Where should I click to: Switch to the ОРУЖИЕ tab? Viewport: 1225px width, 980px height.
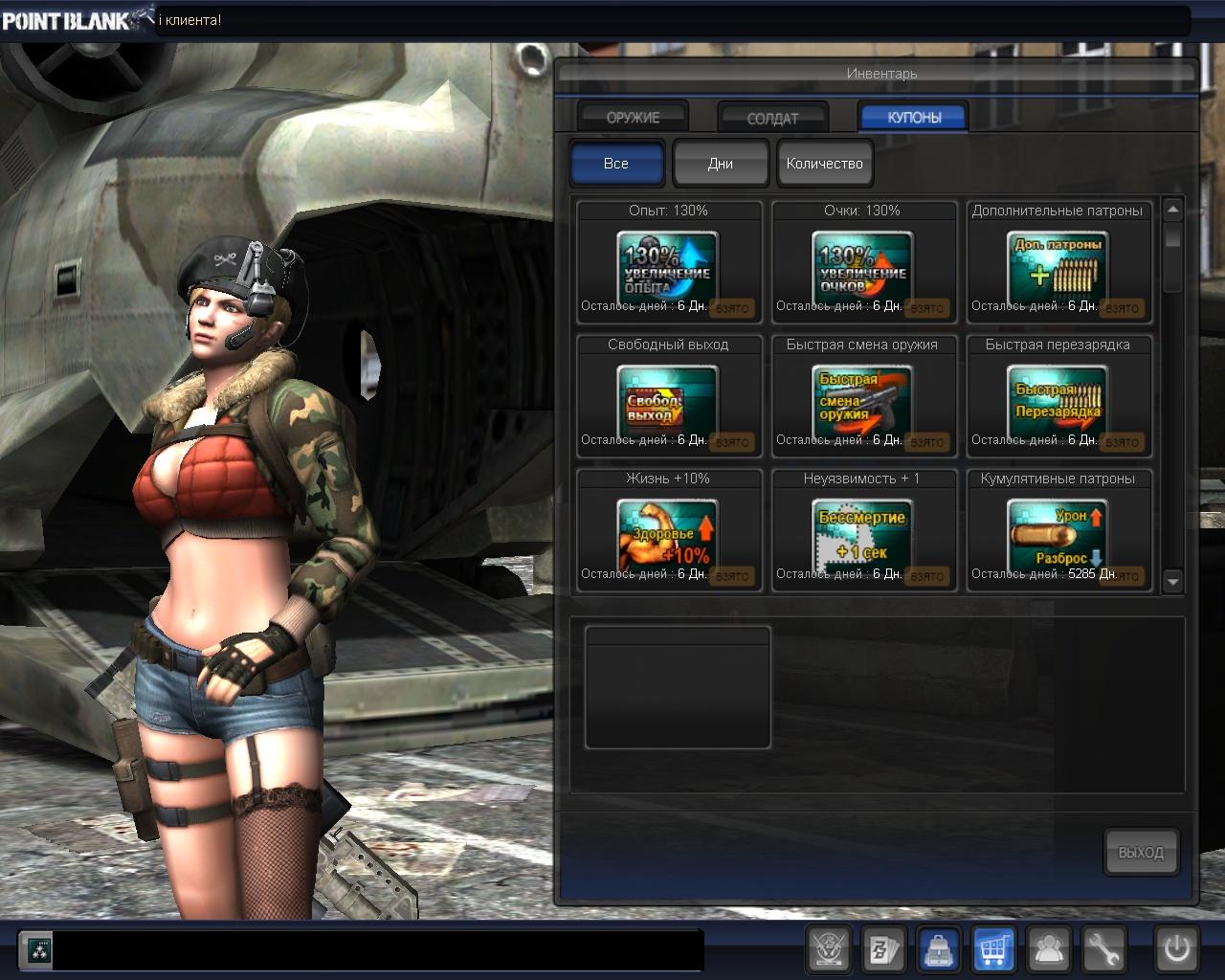pyautogui.click(x=633, y=117)
